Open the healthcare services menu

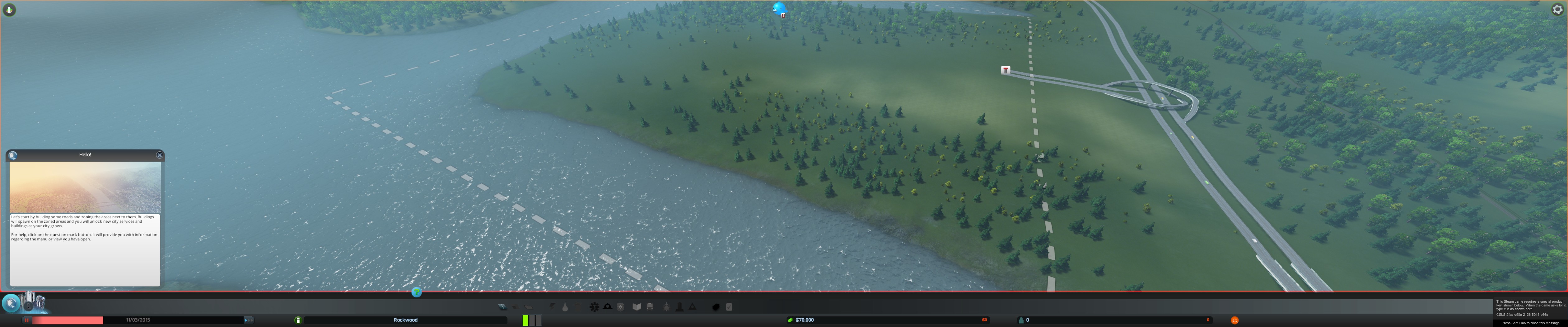tap(594, 307)
